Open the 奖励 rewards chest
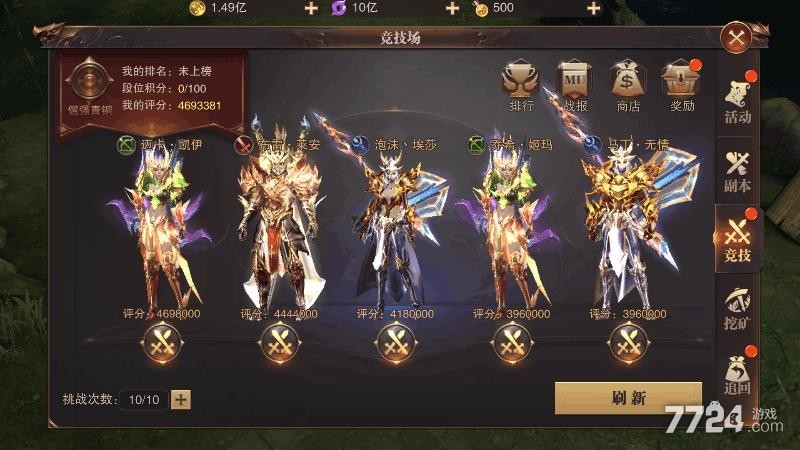 click(x=682, y=82)
